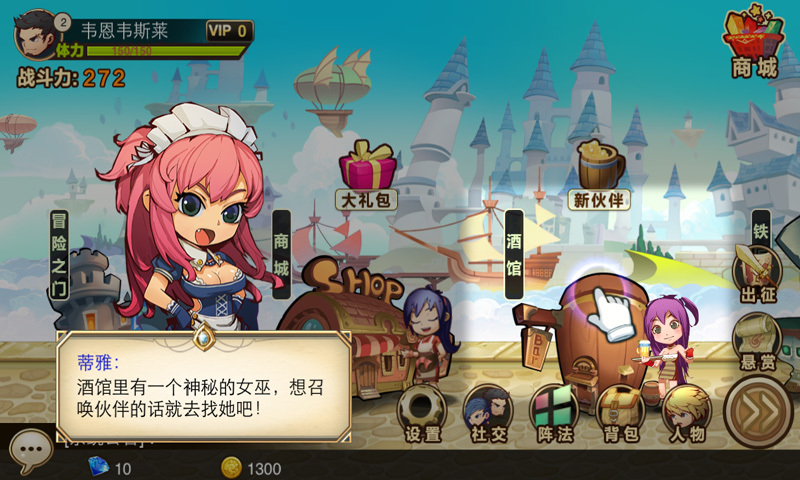The width and height of the screenshot is (800, 480).
Task: Open the 阵法 formation menu
Action: [x=554, y=412]
